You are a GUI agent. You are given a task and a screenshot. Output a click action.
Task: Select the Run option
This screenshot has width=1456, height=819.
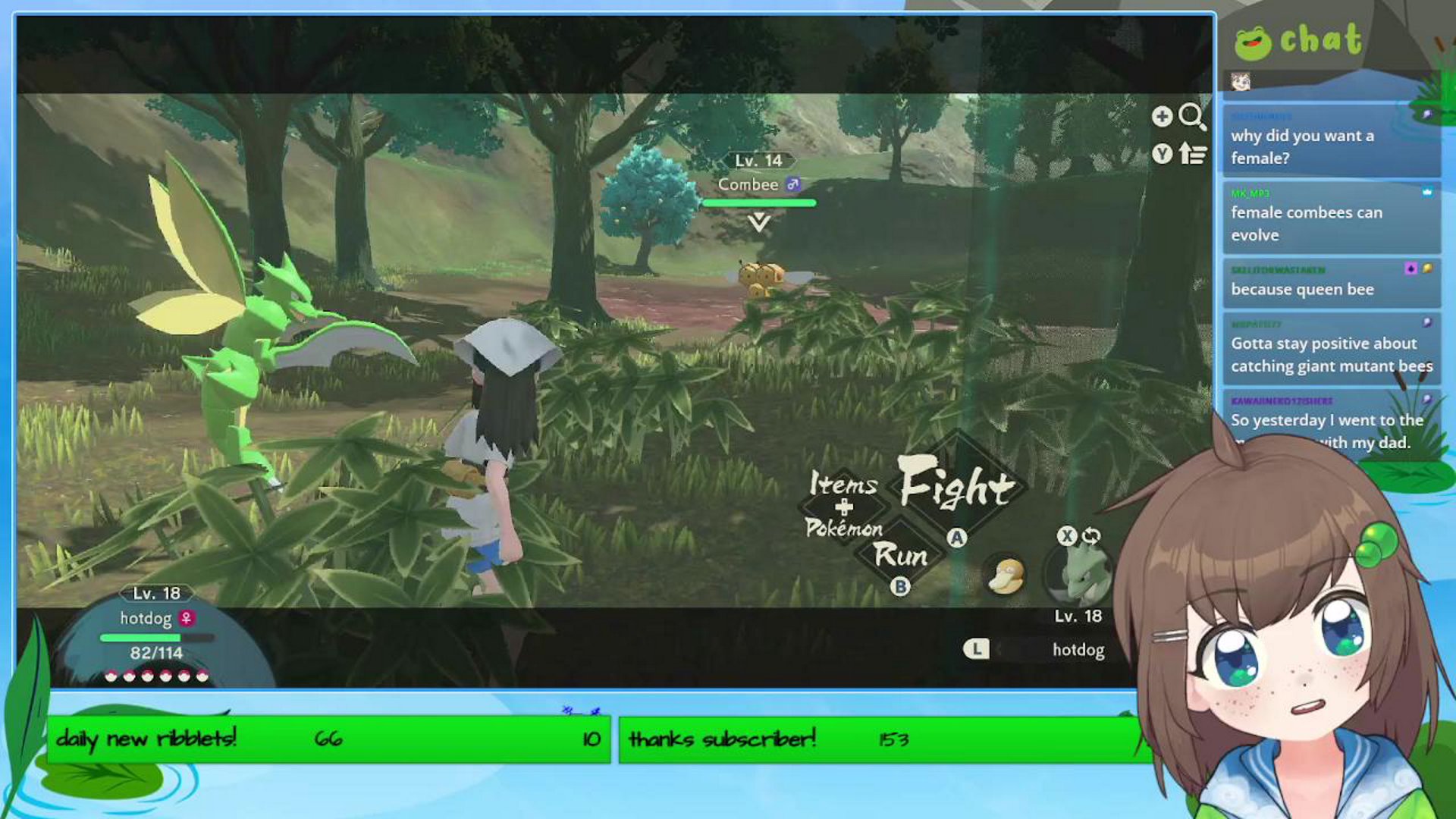click(x=902, y=557)
